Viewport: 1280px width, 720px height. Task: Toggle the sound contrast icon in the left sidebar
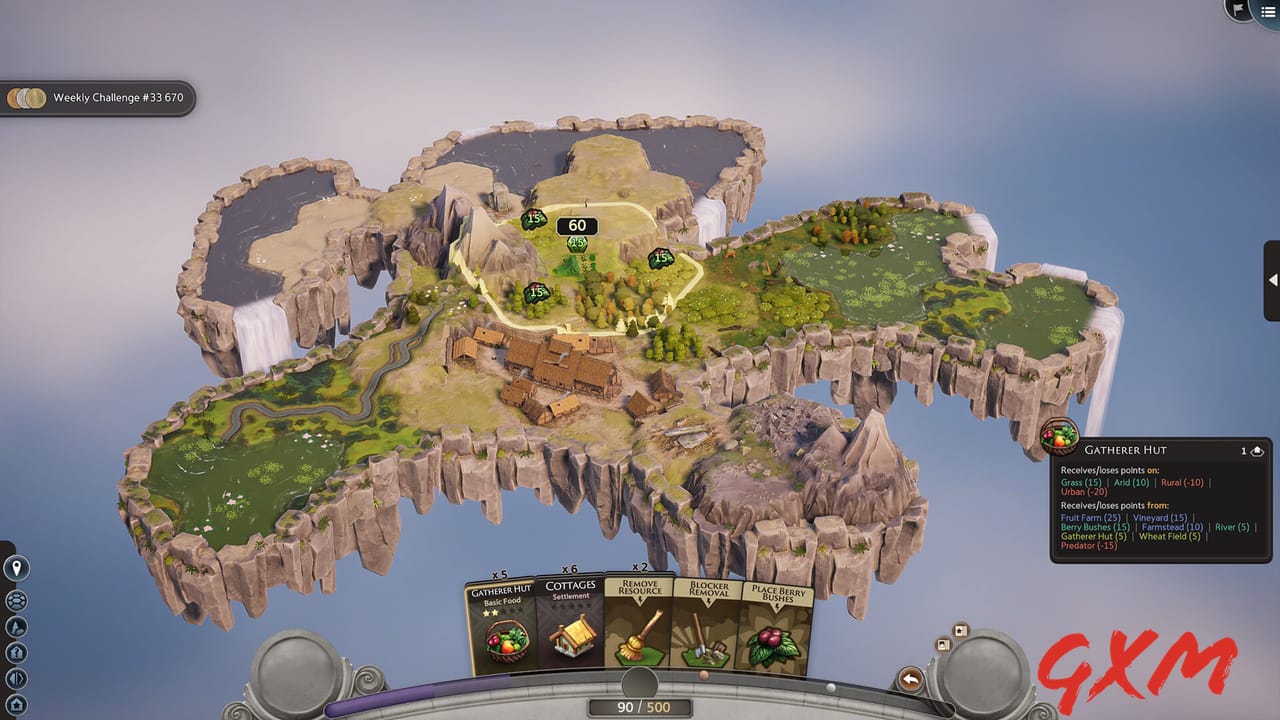(15, 678)
